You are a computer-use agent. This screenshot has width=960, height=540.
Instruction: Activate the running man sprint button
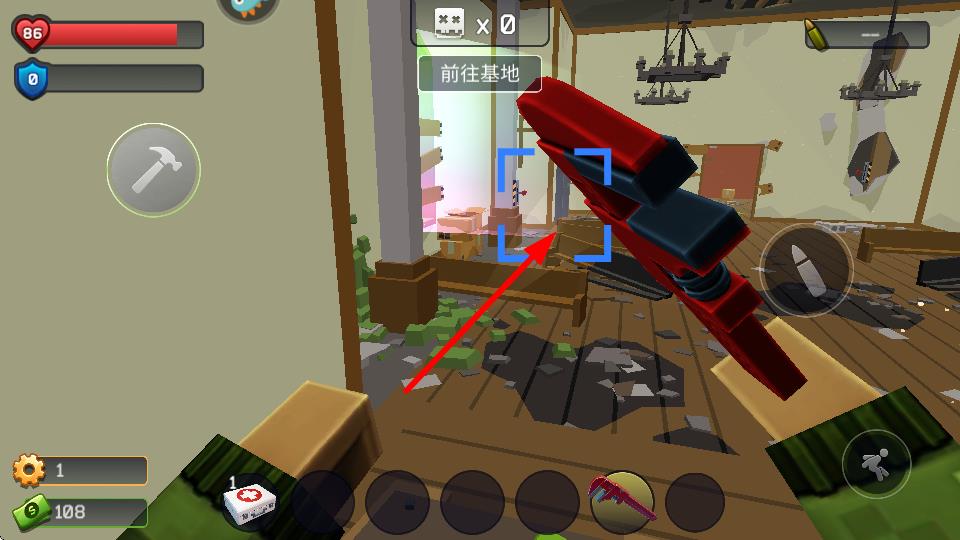(876, 464)
